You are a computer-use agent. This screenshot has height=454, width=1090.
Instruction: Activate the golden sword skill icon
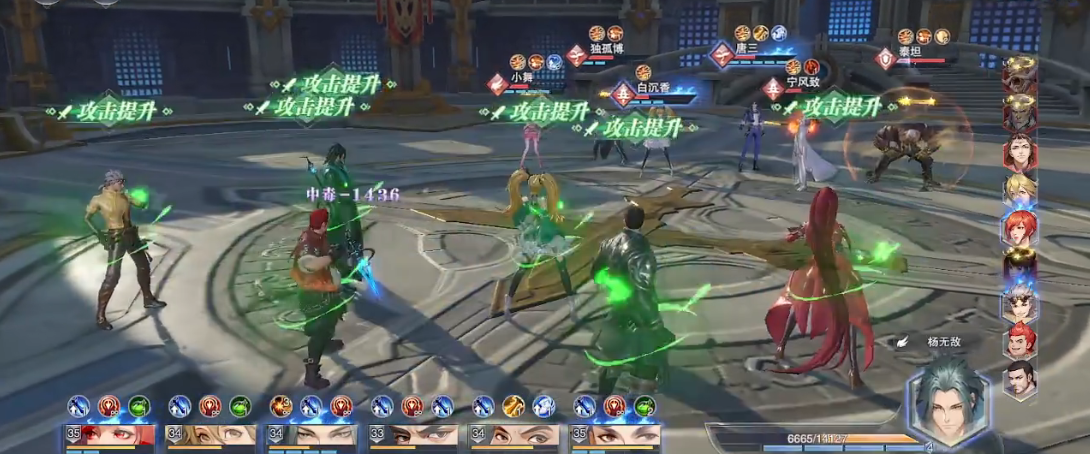pyautogui.click(x=513, y=406)
